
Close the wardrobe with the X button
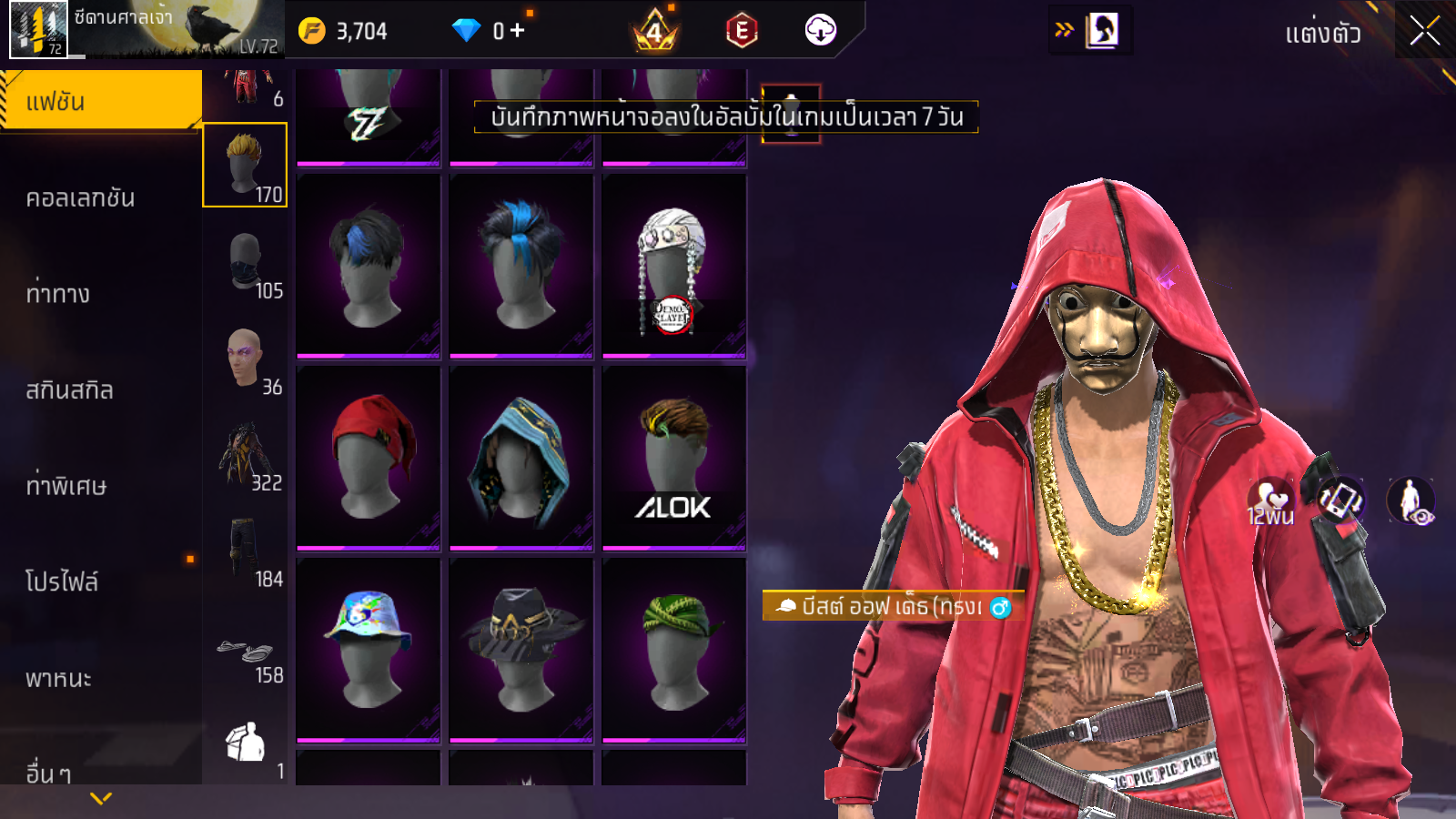pos(1424,32)
